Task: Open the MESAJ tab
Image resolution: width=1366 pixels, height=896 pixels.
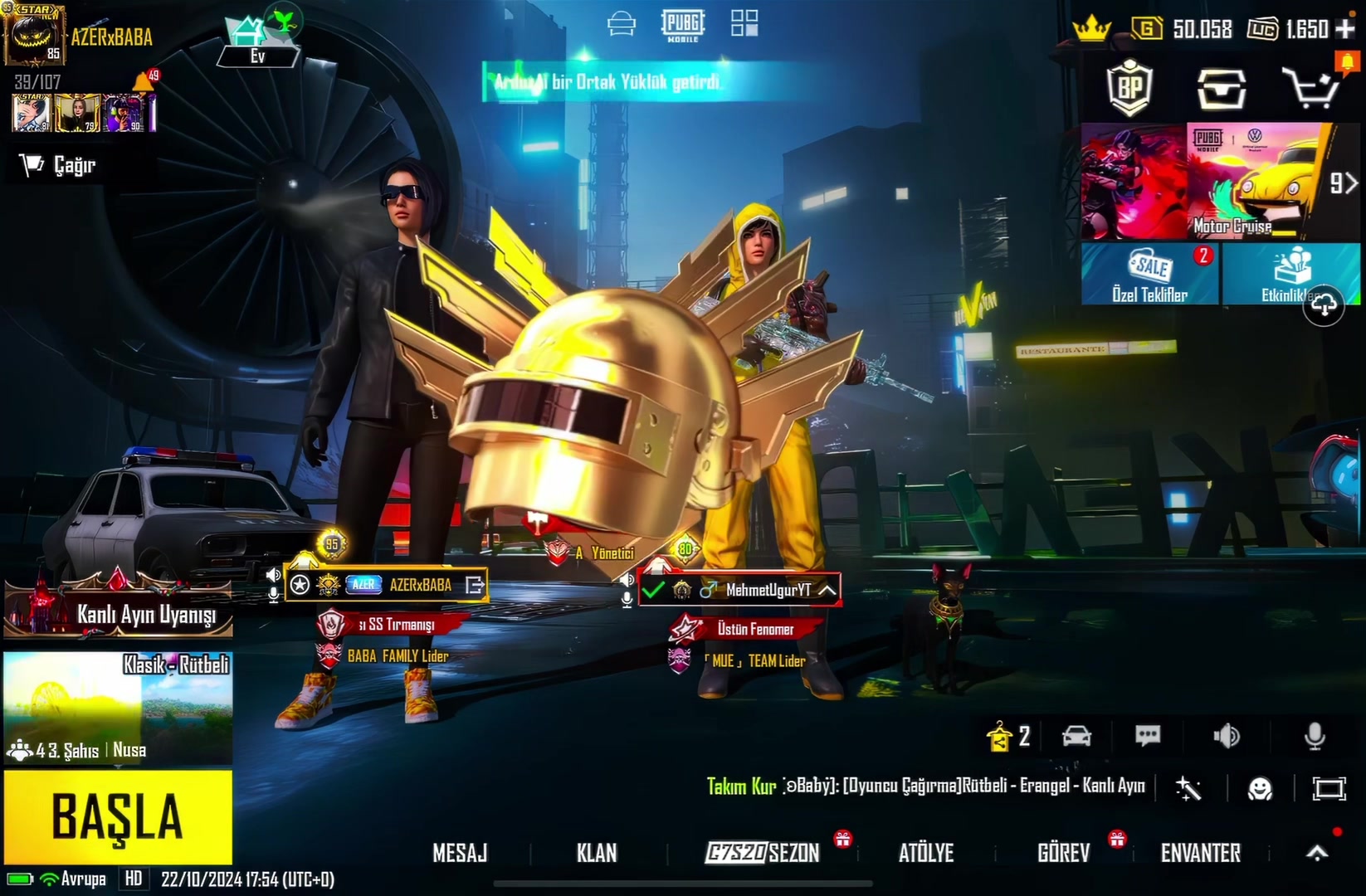Action: (x=460, y=853)
